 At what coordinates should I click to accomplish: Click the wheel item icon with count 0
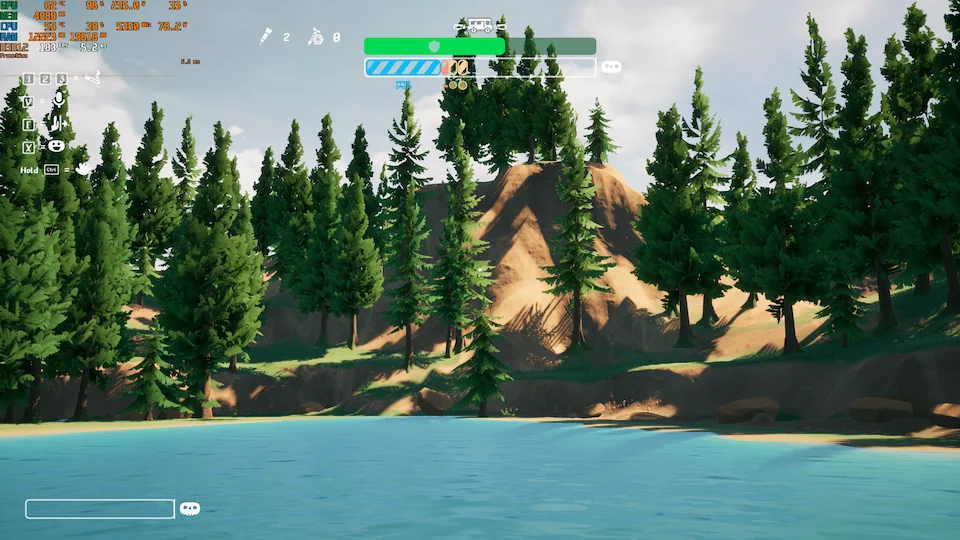pyautogui.click(x=315, y=37)
